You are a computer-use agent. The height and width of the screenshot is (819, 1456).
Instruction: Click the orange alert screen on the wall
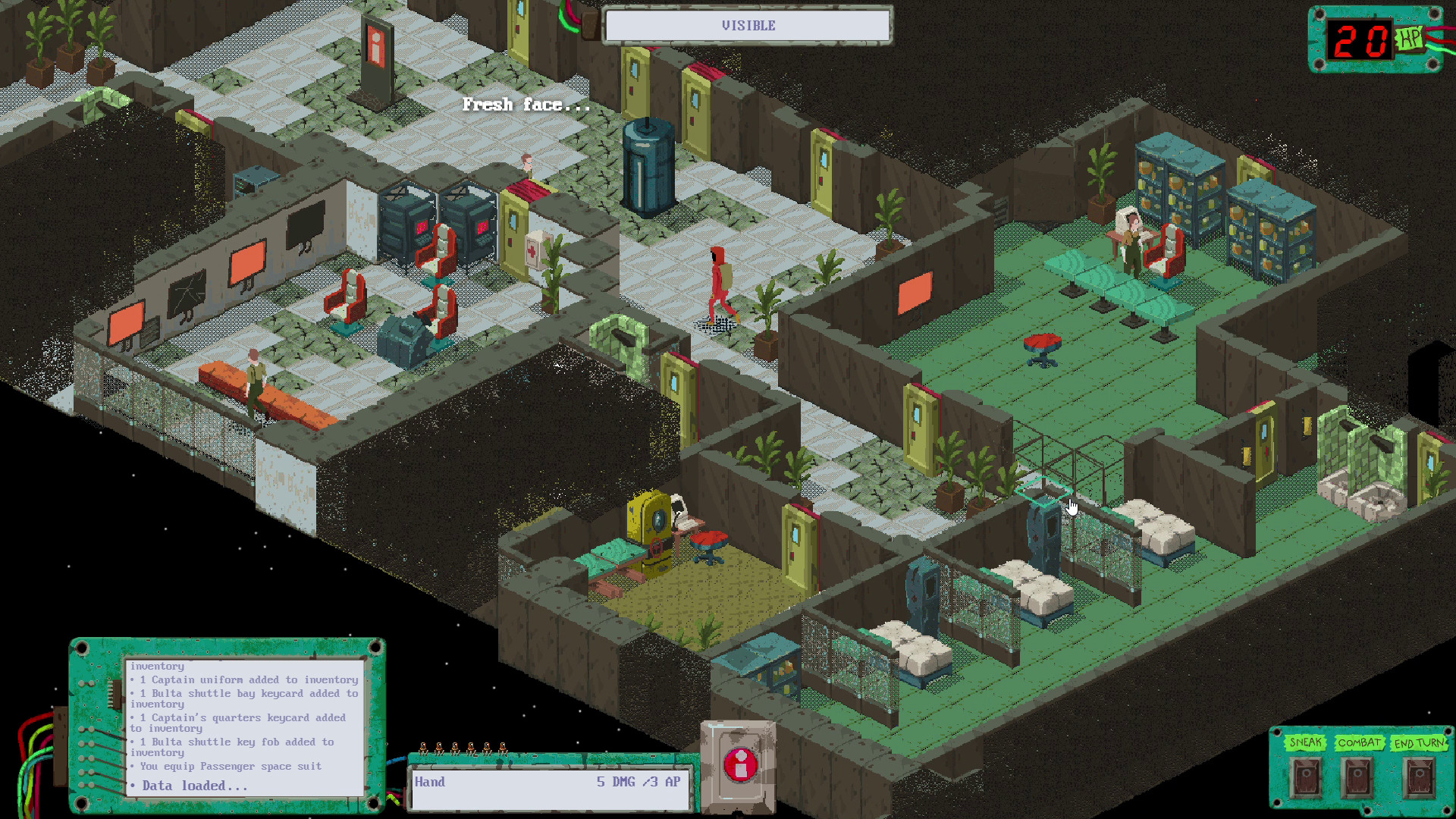coord(914,292)
